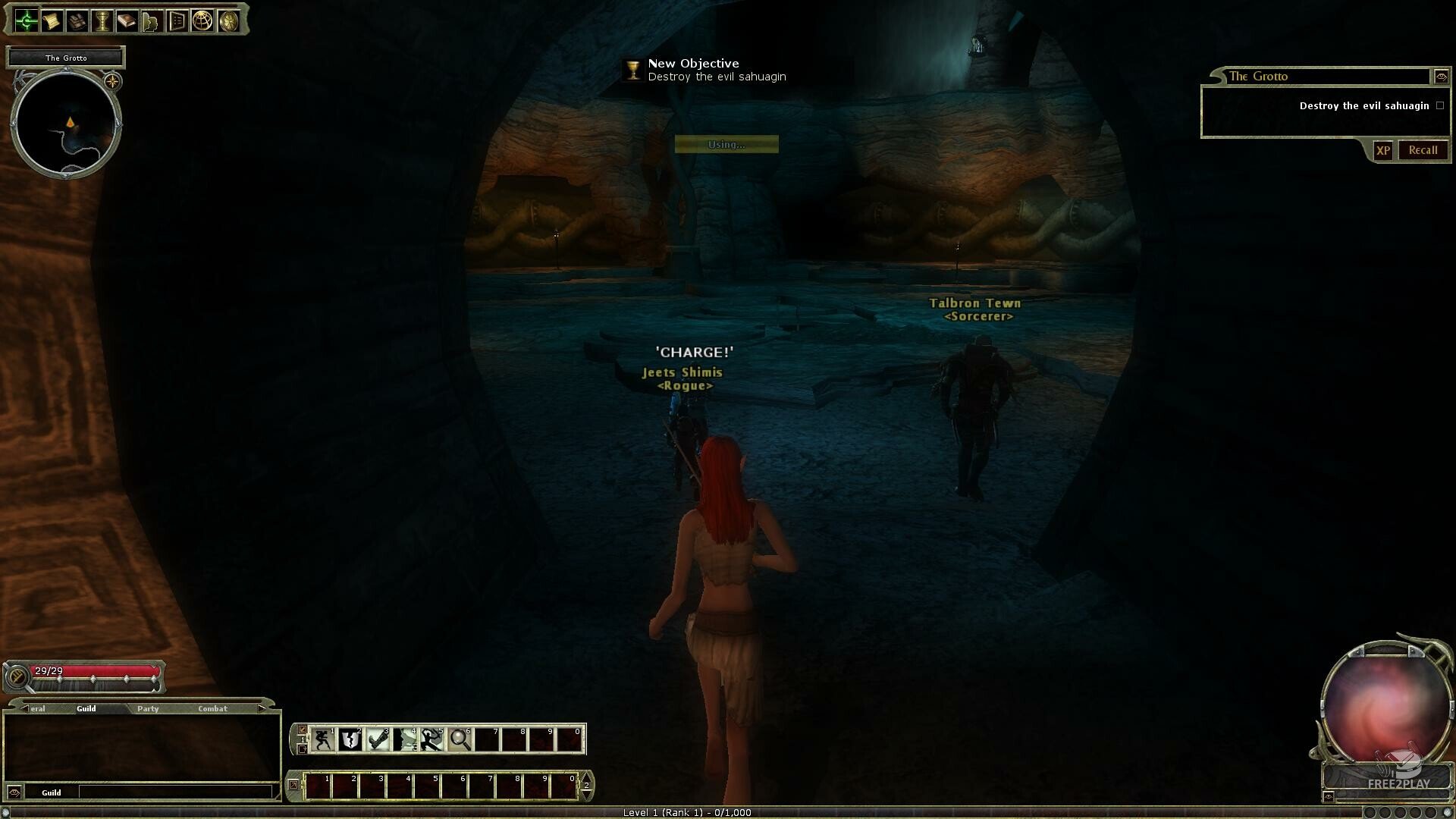Screen dimensions: 1456x819
Task: Click the XP button
Action: coord(1383,150)
